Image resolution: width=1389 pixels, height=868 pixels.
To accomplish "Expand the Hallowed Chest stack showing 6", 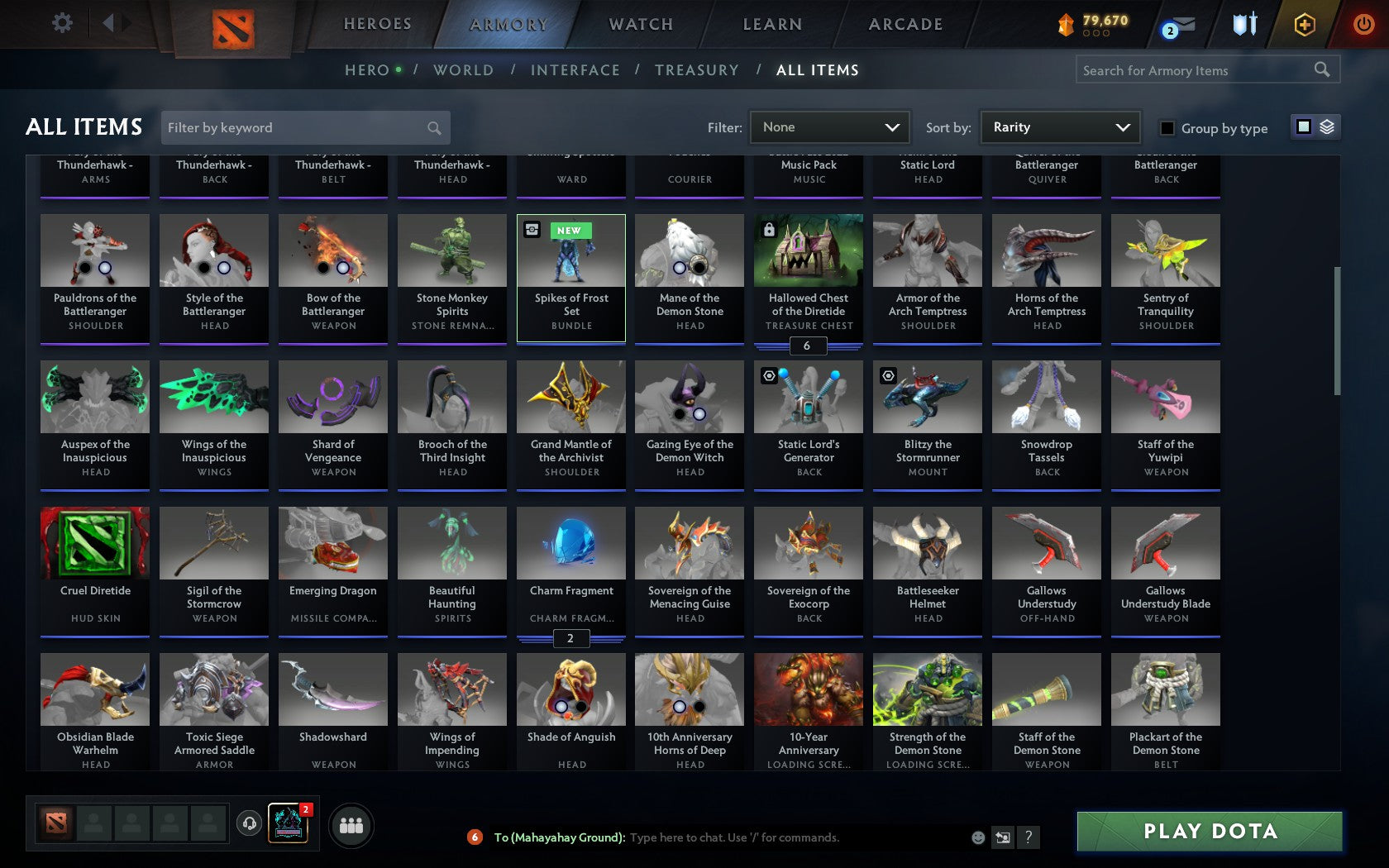I will click(808, 346).
